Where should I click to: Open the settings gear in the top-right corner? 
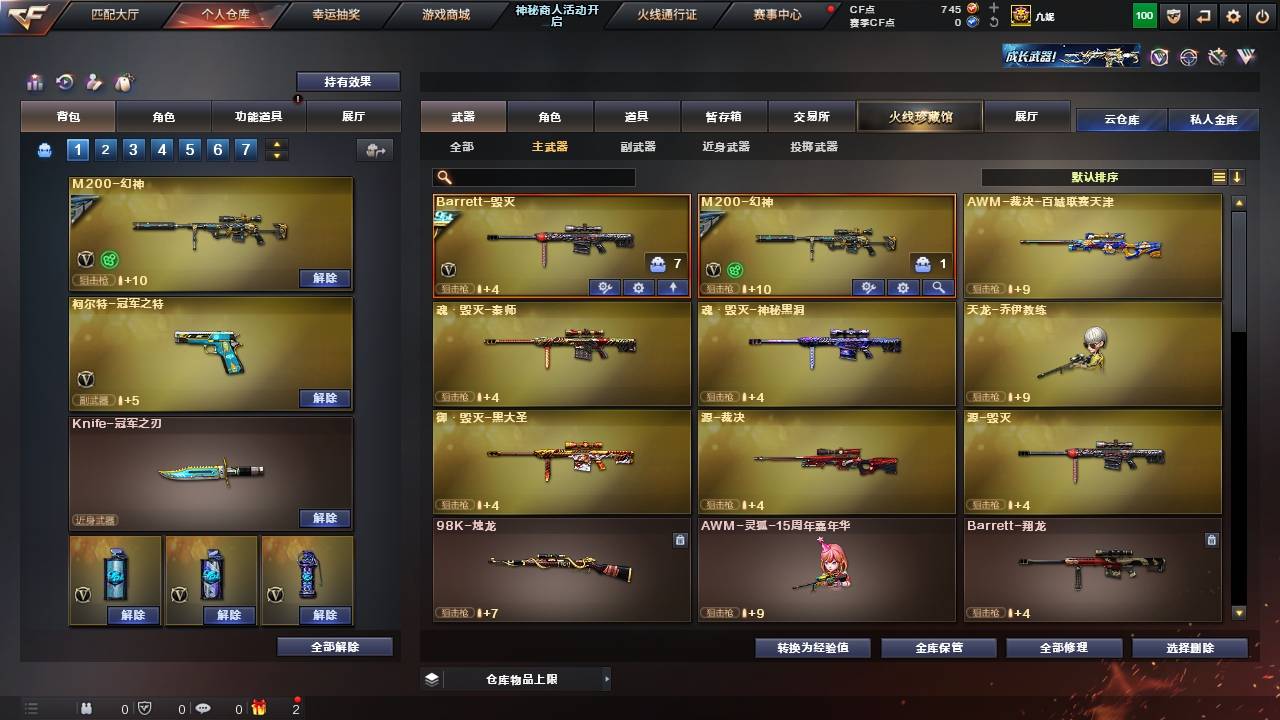(x=1233, y=16)
